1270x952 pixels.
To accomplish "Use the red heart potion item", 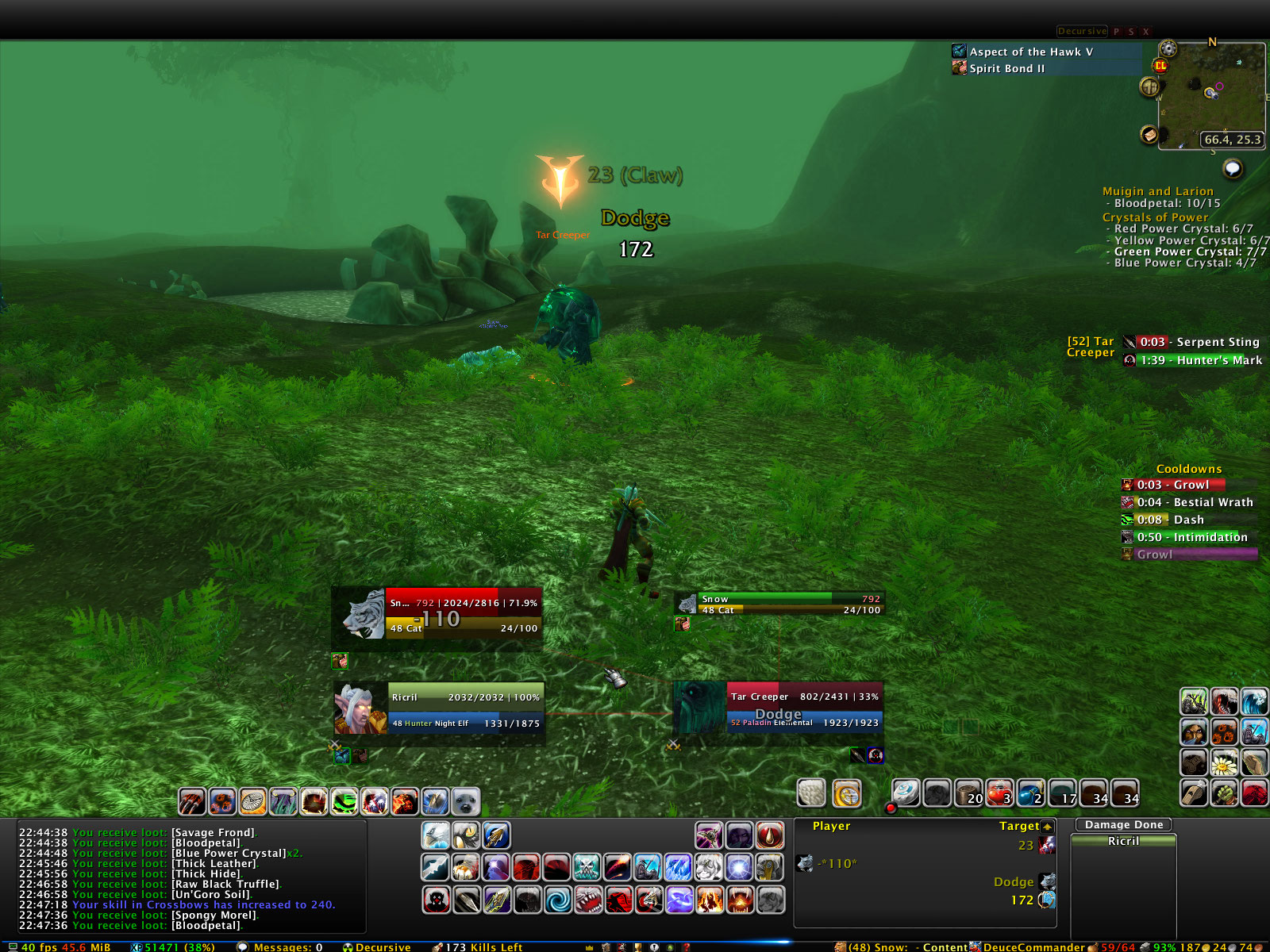I will coord(999,793).
